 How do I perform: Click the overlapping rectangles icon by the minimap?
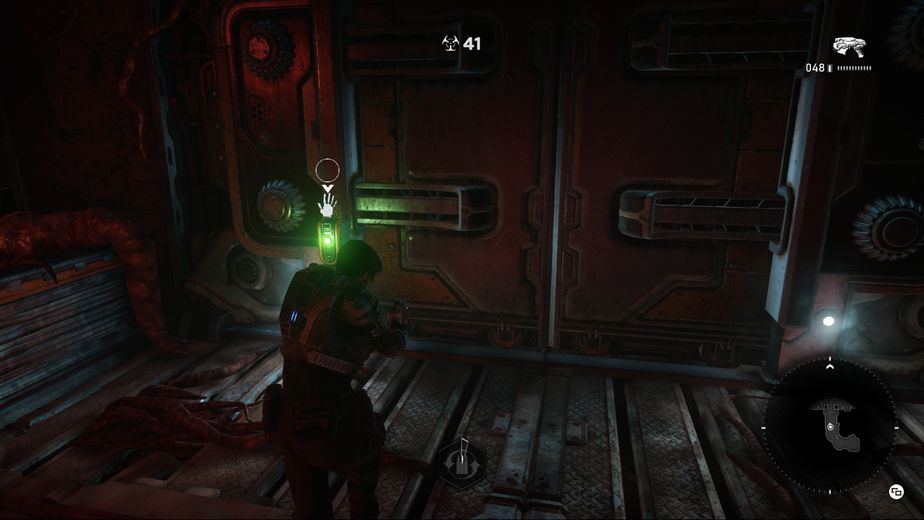[x=896, y=490]
